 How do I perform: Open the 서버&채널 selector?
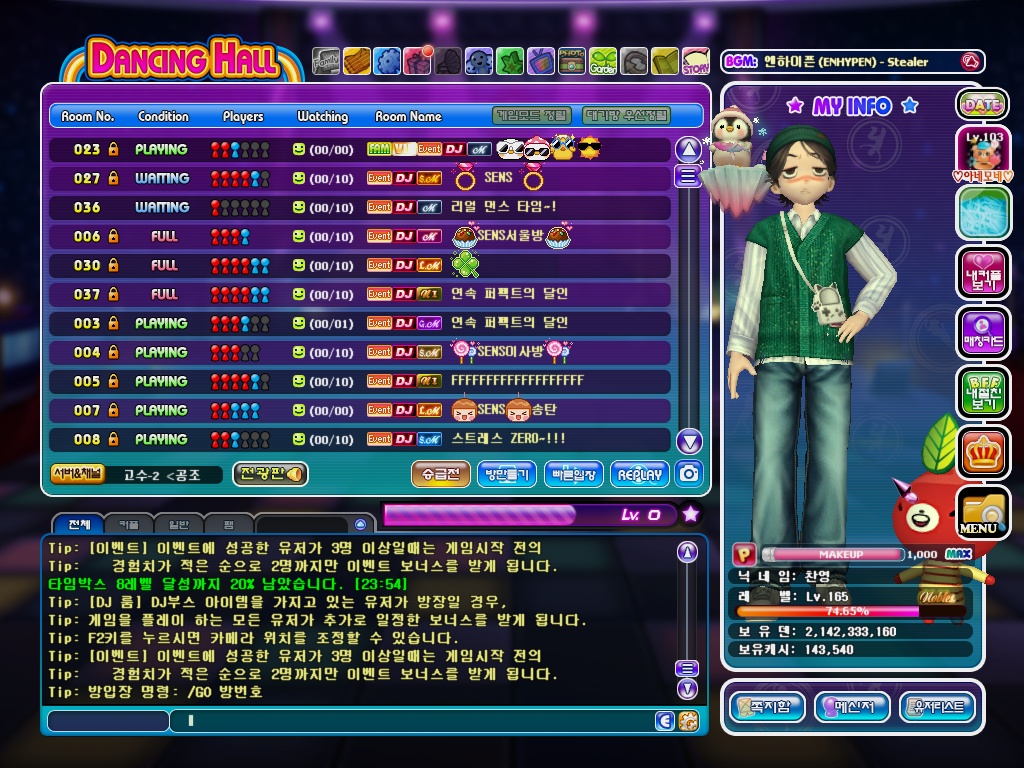[x=77, y=474]
